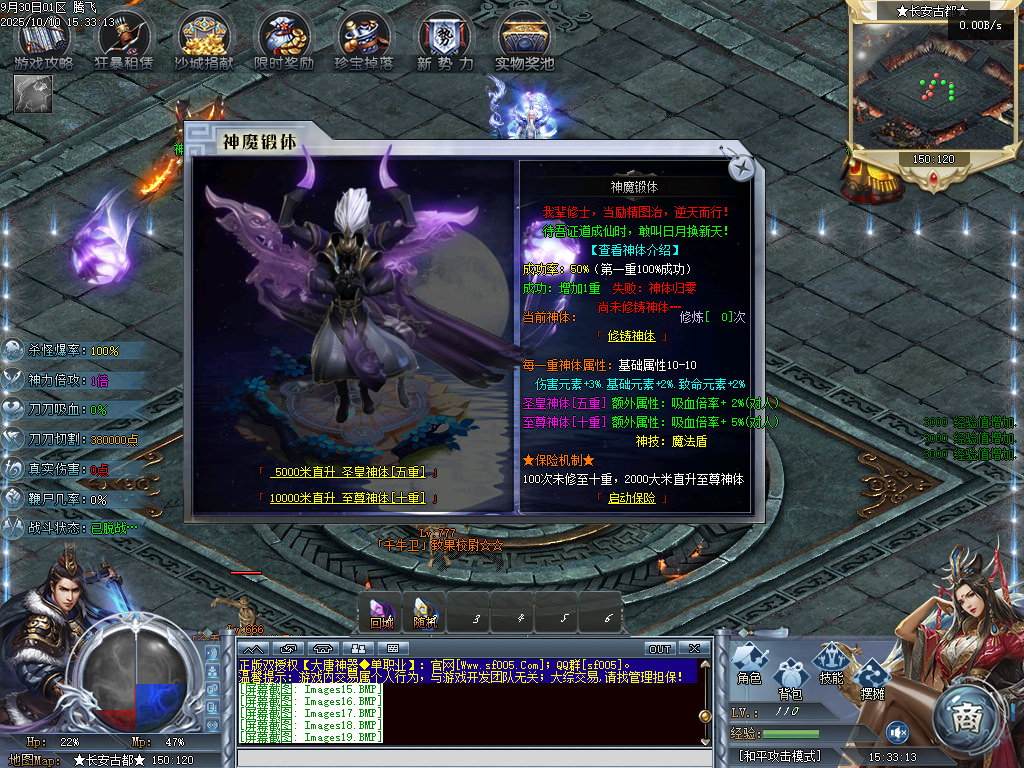This screenshot has height=768, width=1024.
Task: Open the 新势力 faction banner icon
Action: click(443, 40)
